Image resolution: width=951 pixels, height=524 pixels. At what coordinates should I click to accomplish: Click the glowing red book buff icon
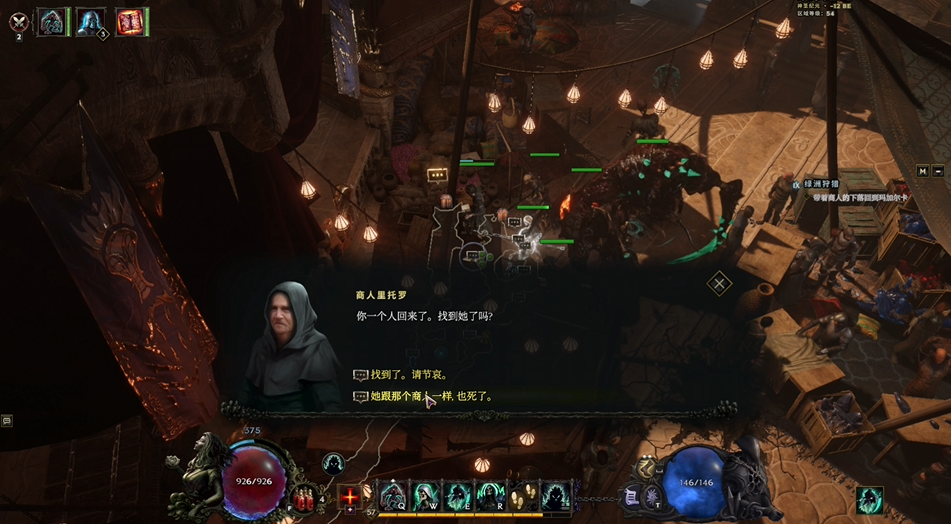pyautogui.click(x=128, y=21)
